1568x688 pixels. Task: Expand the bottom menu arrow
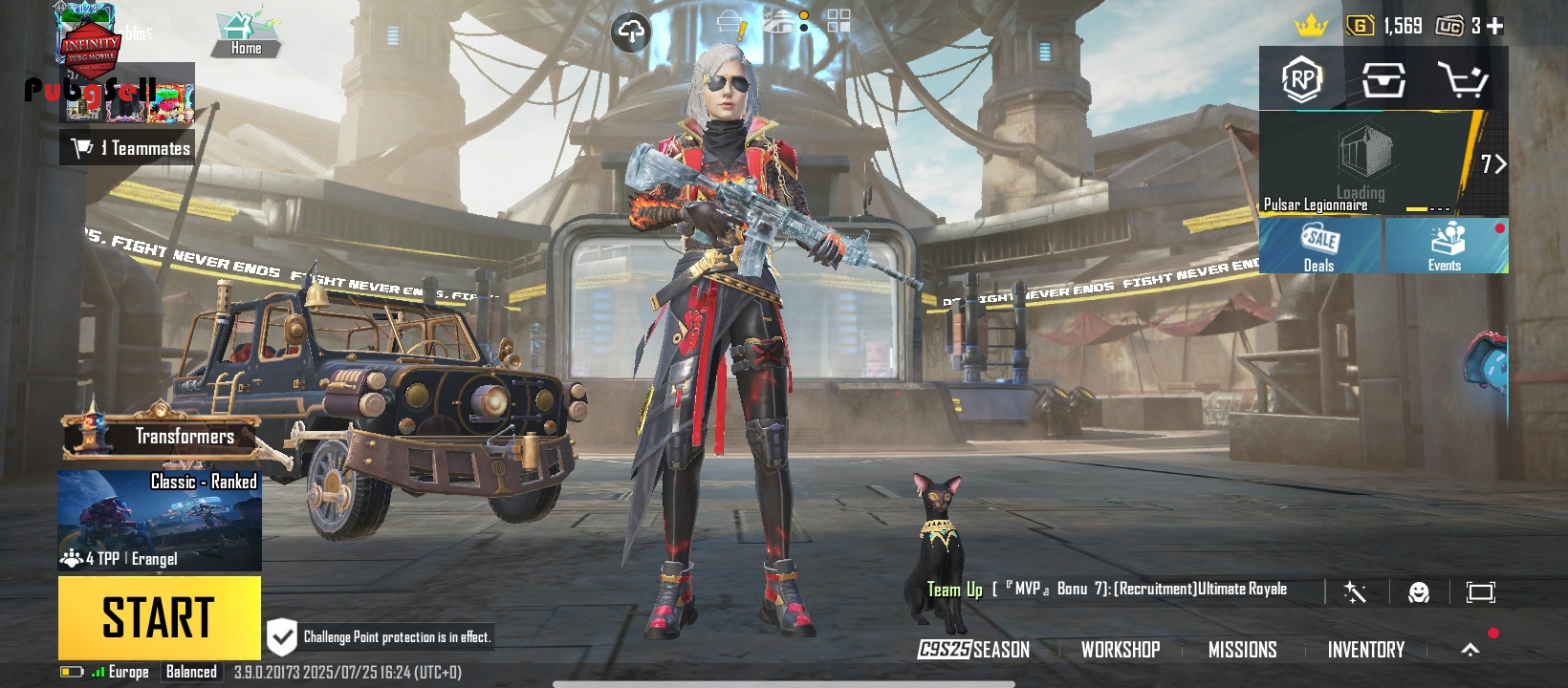pyautogui.click(x=1470, y=650)
